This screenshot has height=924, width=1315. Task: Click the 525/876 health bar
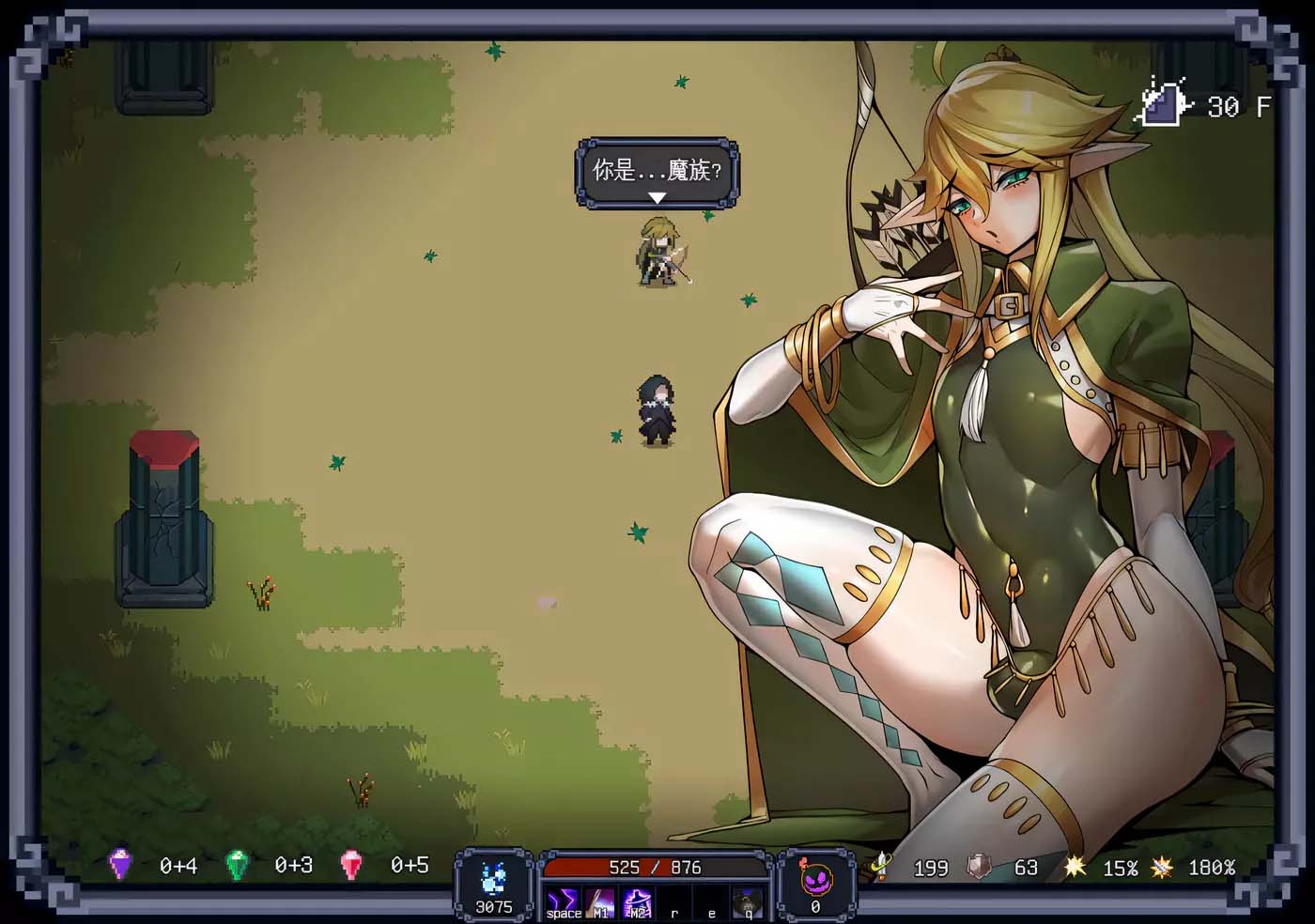coord(655,868)
